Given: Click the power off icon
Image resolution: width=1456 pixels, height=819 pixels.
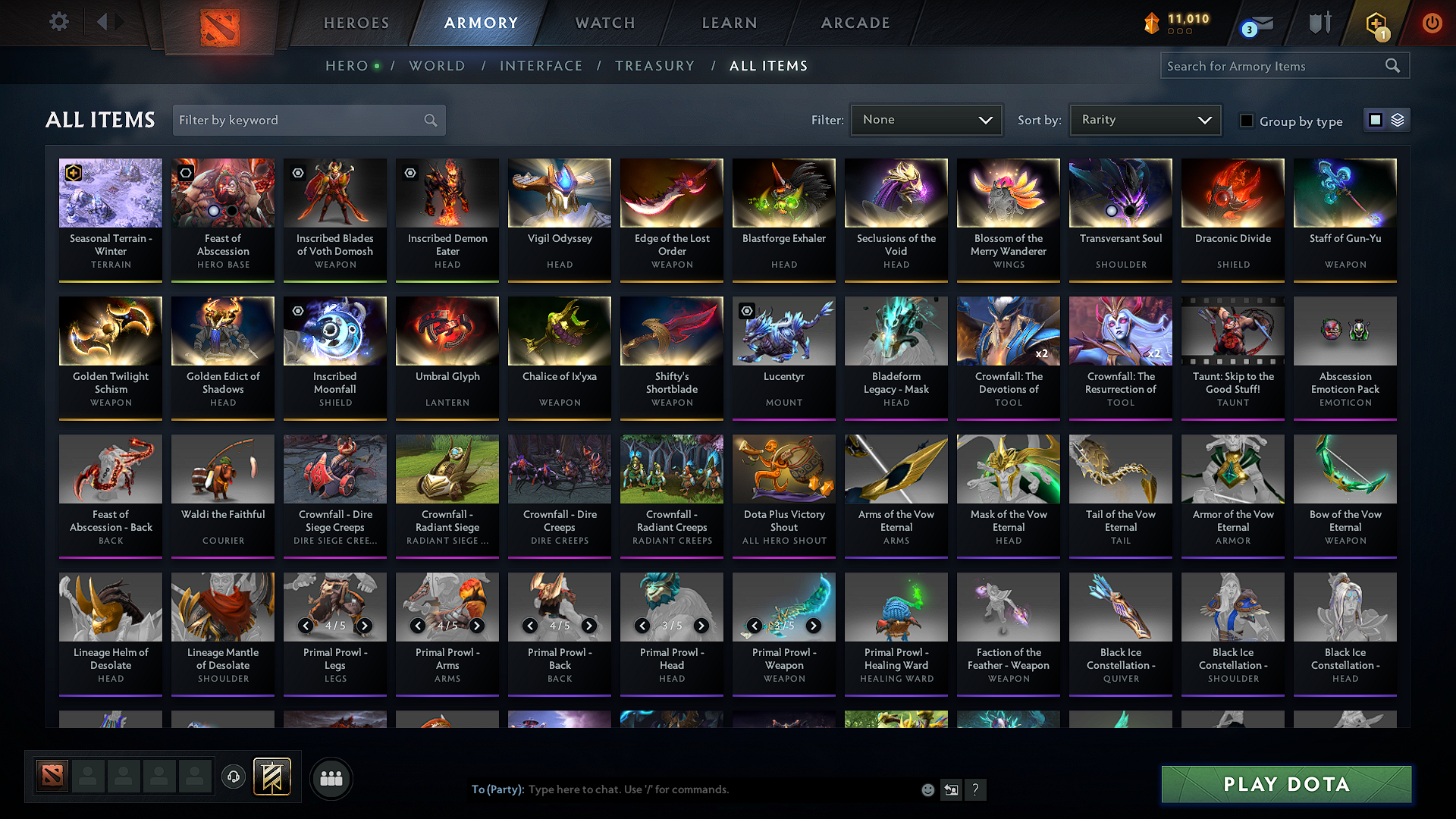Looking at the screenshot, I should pos(1432,24).
